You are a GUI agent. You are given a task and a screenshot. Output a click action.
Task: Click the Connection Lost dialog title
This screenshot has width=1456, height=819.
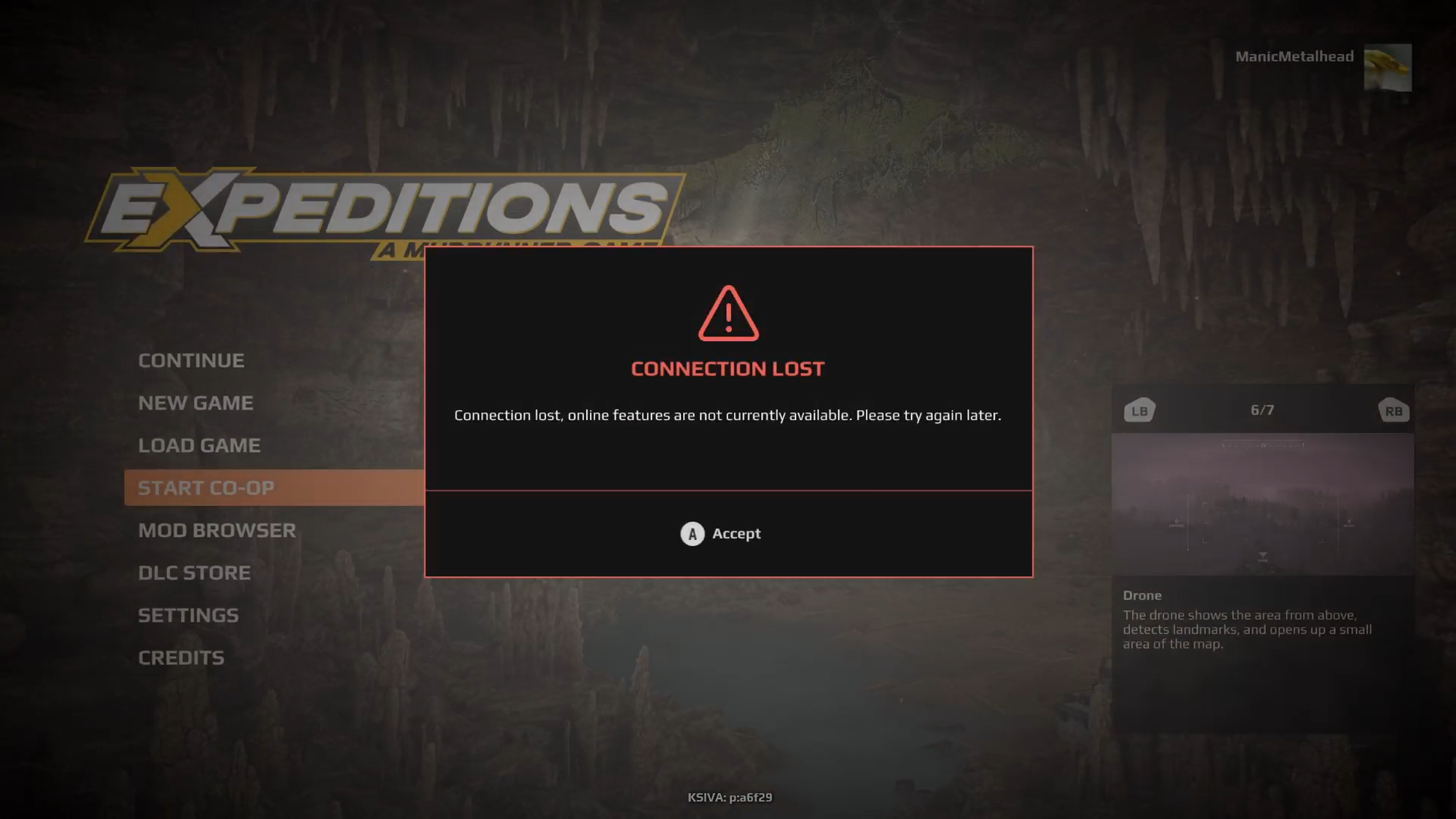point(728,369)
